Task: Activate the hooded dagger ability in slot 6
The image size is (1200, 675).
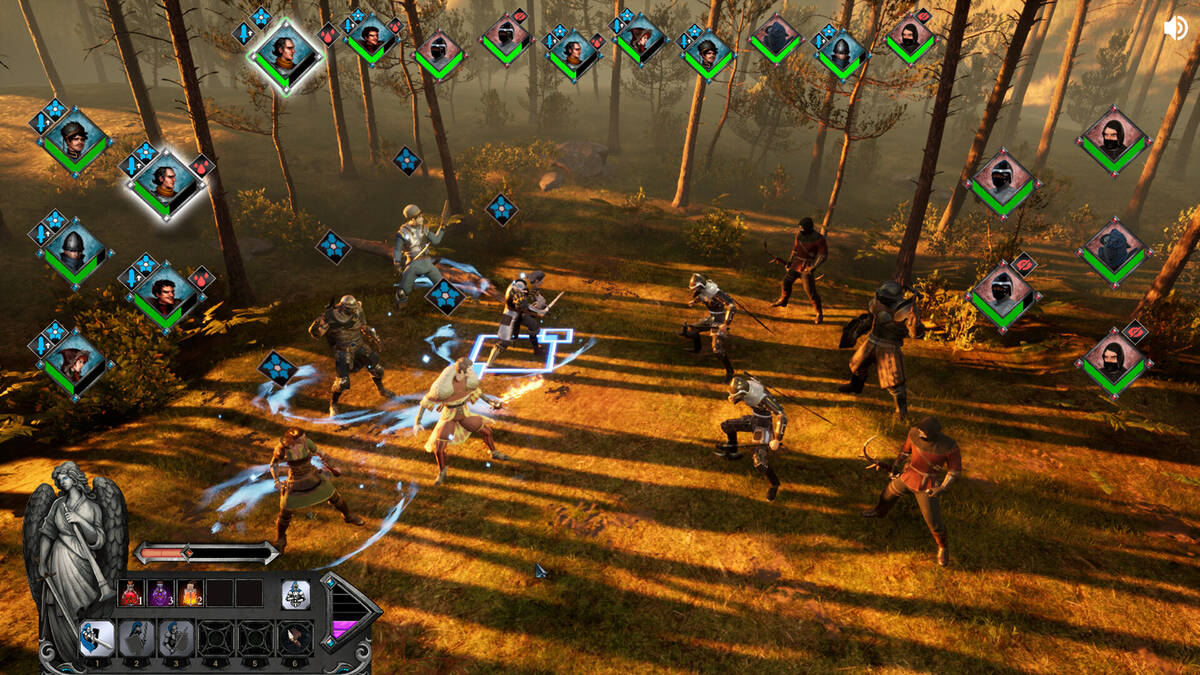Action: [295, 638]
